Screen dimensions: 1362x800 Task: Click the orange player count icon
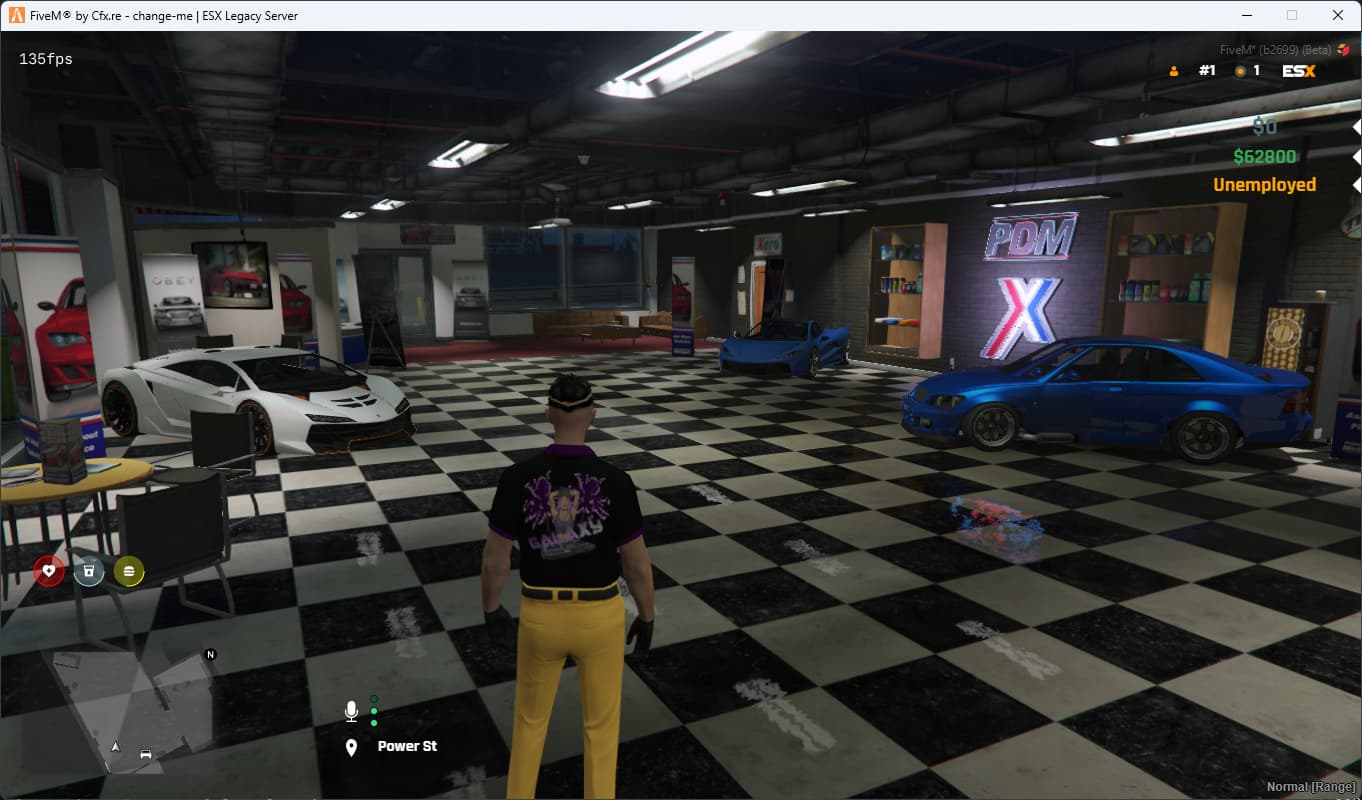[x=1174, y=70]
